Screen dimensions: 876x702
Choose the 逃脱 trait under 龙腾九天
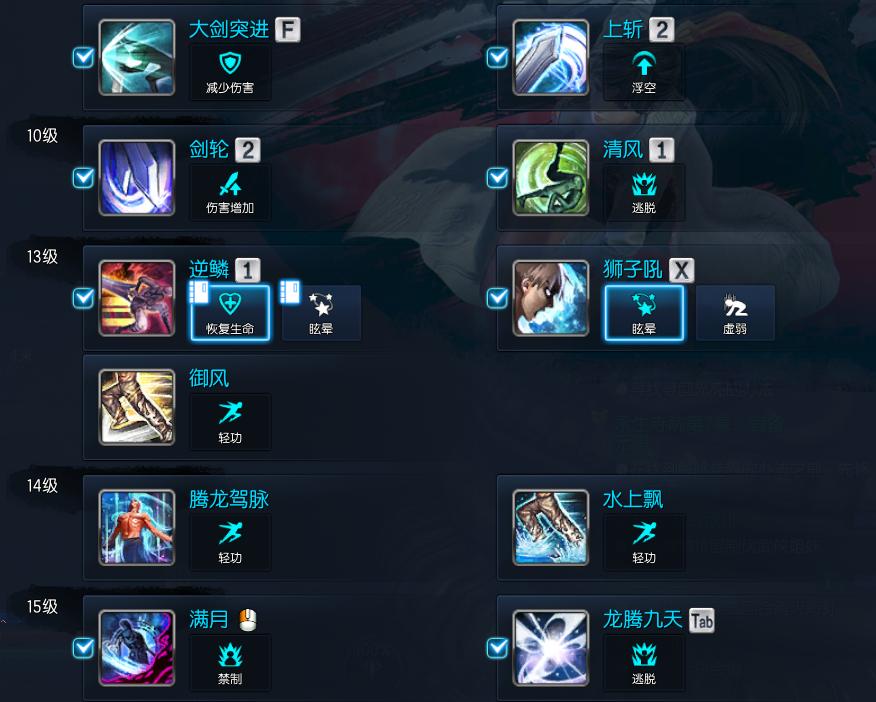[644, 662]
